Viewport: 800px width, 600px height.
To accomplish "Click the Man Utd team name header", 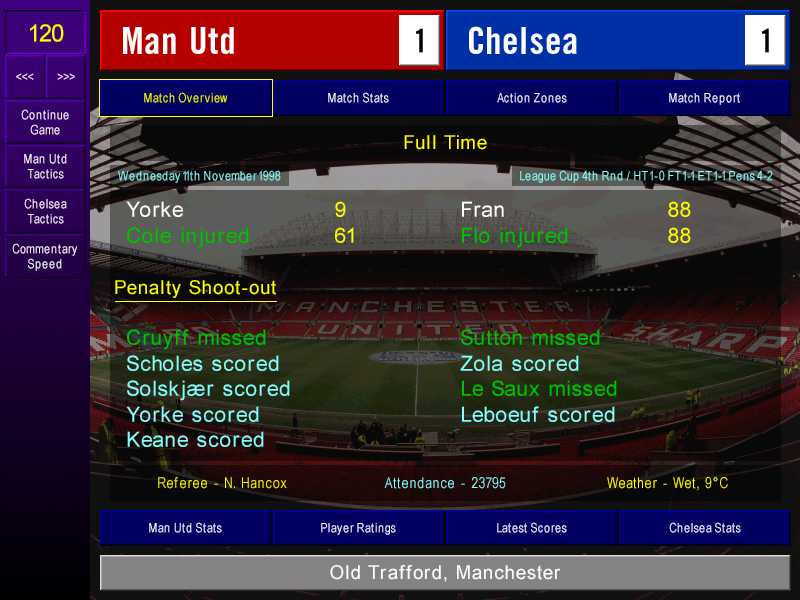I will pyautogui.click(x=250, y=41).
